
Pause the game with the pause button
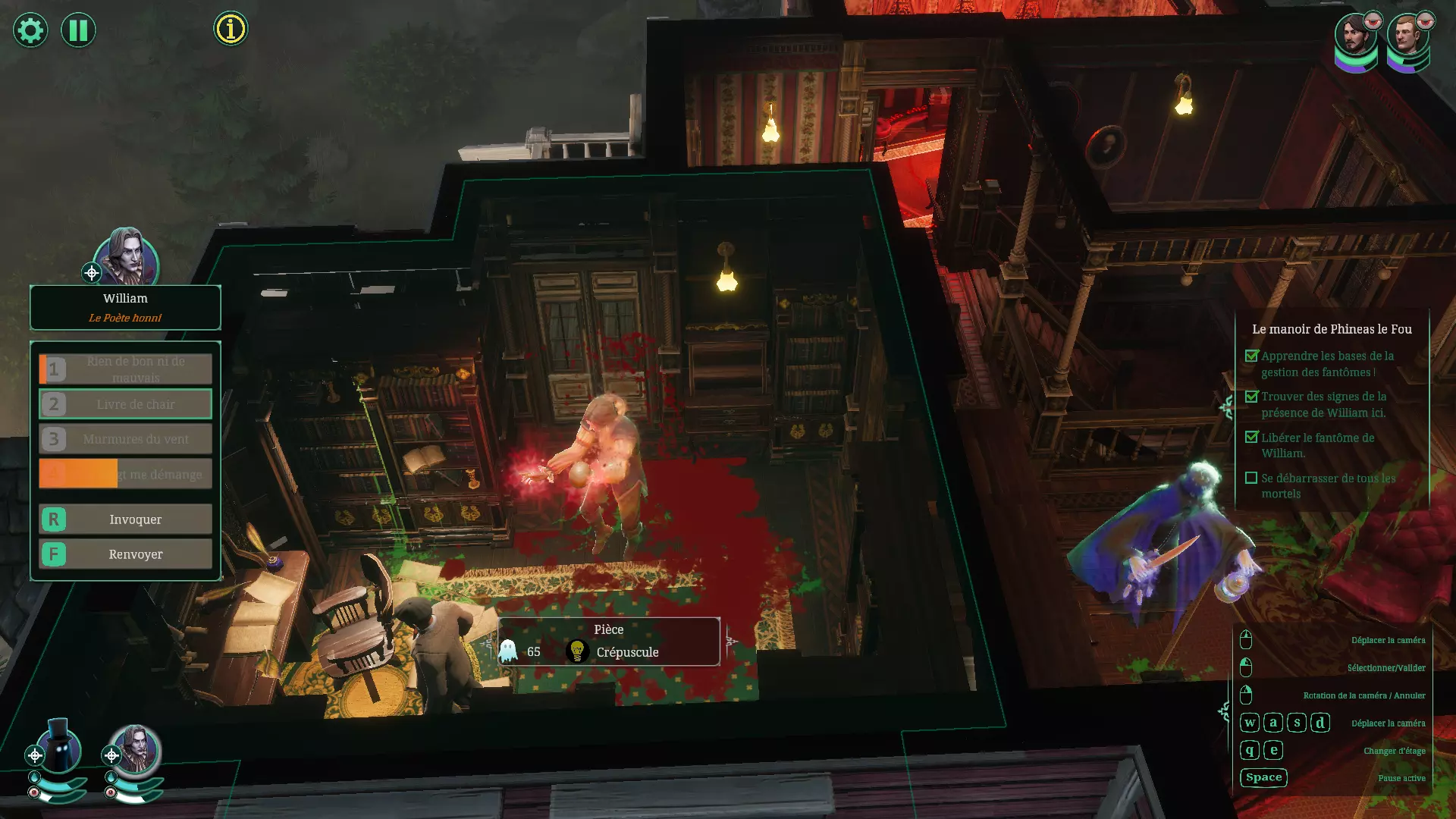click(x=78, y=30)
